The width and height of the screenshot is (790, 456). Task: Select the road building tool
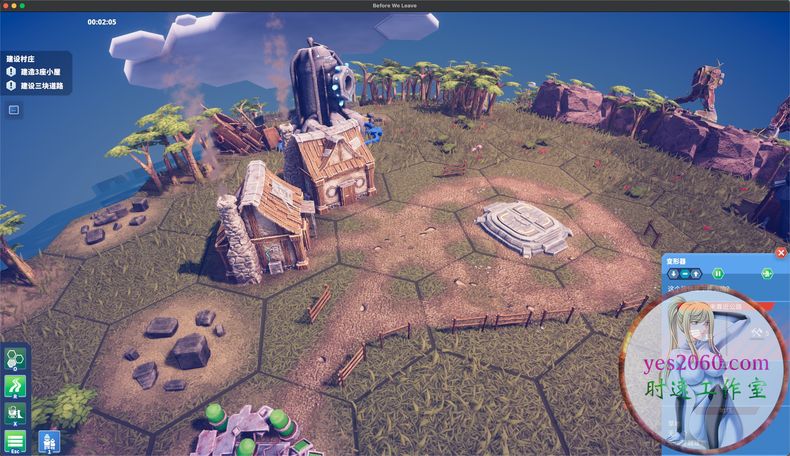pyautogui.click(x=15, y=386)
